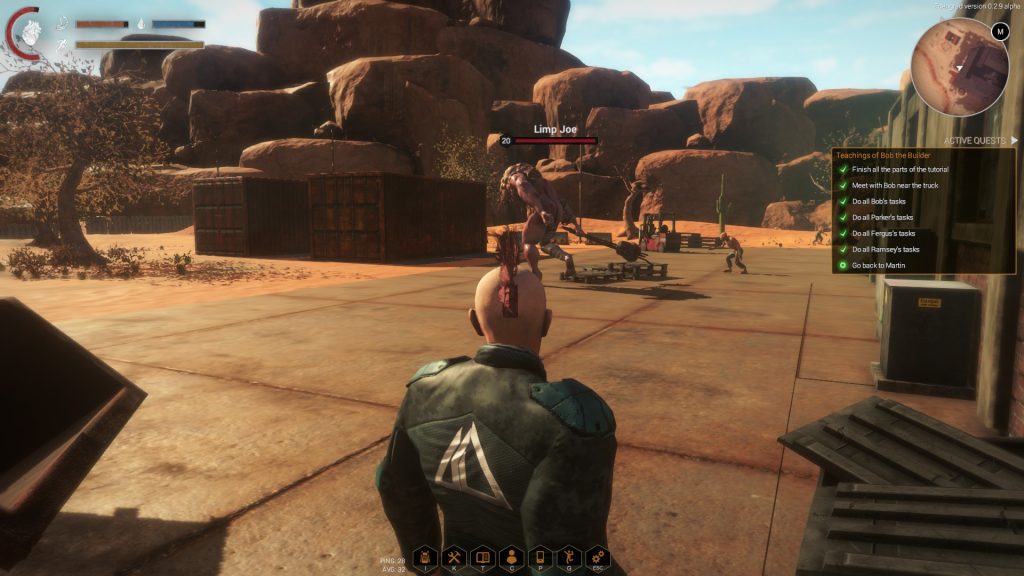The image size is (1024, 576).
Task: Open the running figure gestures icon
Action: click(x=569, y=557)
